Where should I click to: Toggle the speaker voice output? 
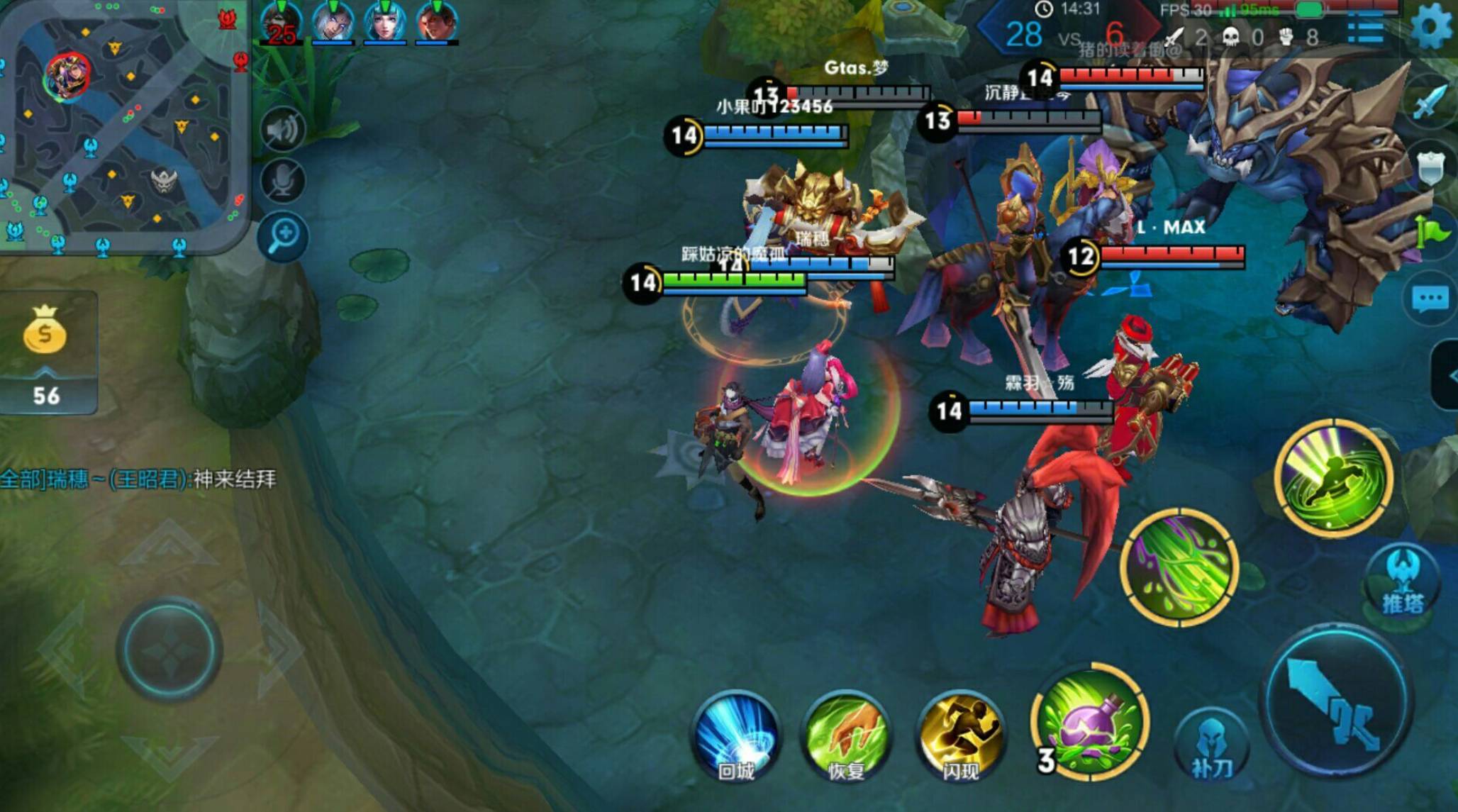[283, 129]
